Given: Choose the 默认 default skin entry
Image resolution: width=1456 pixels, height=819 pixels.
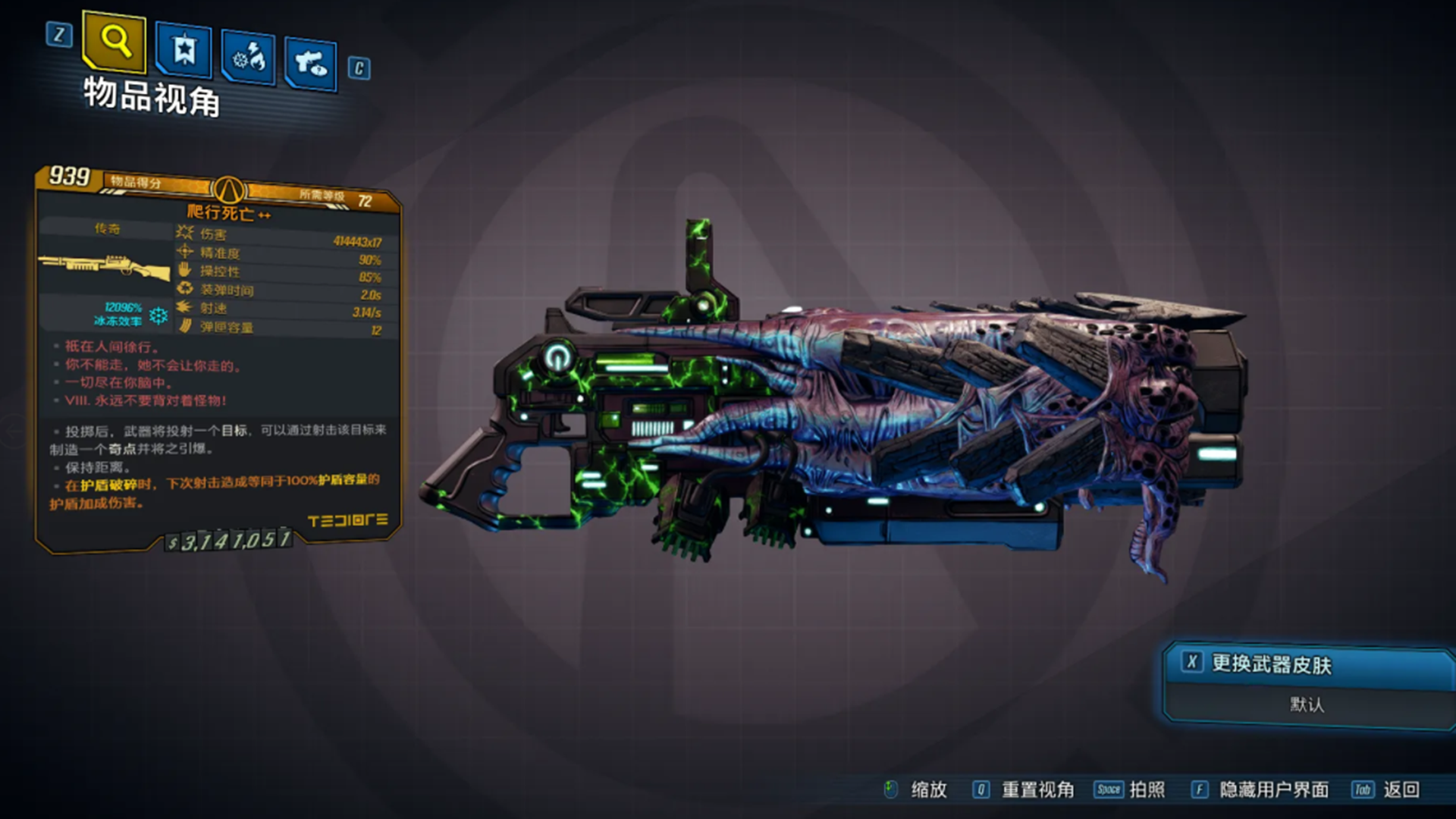Looking at the screenshot, I should [1307, 705].
